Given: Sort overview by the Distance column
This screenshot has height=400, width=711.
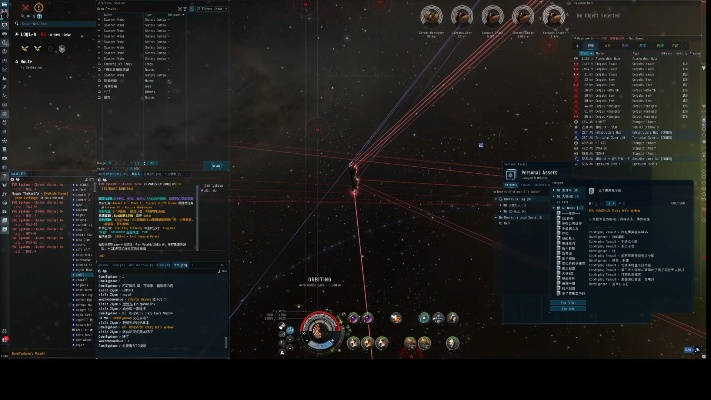Looking at the screenshot, I should click(586, 51).
